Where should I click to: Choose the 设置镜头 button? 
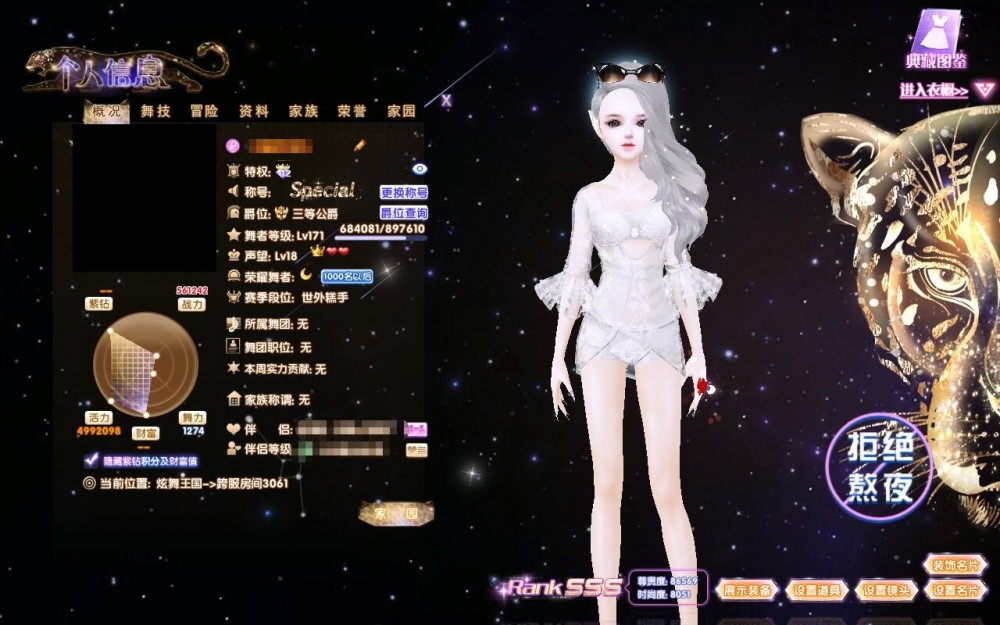[x=887, y=590]
